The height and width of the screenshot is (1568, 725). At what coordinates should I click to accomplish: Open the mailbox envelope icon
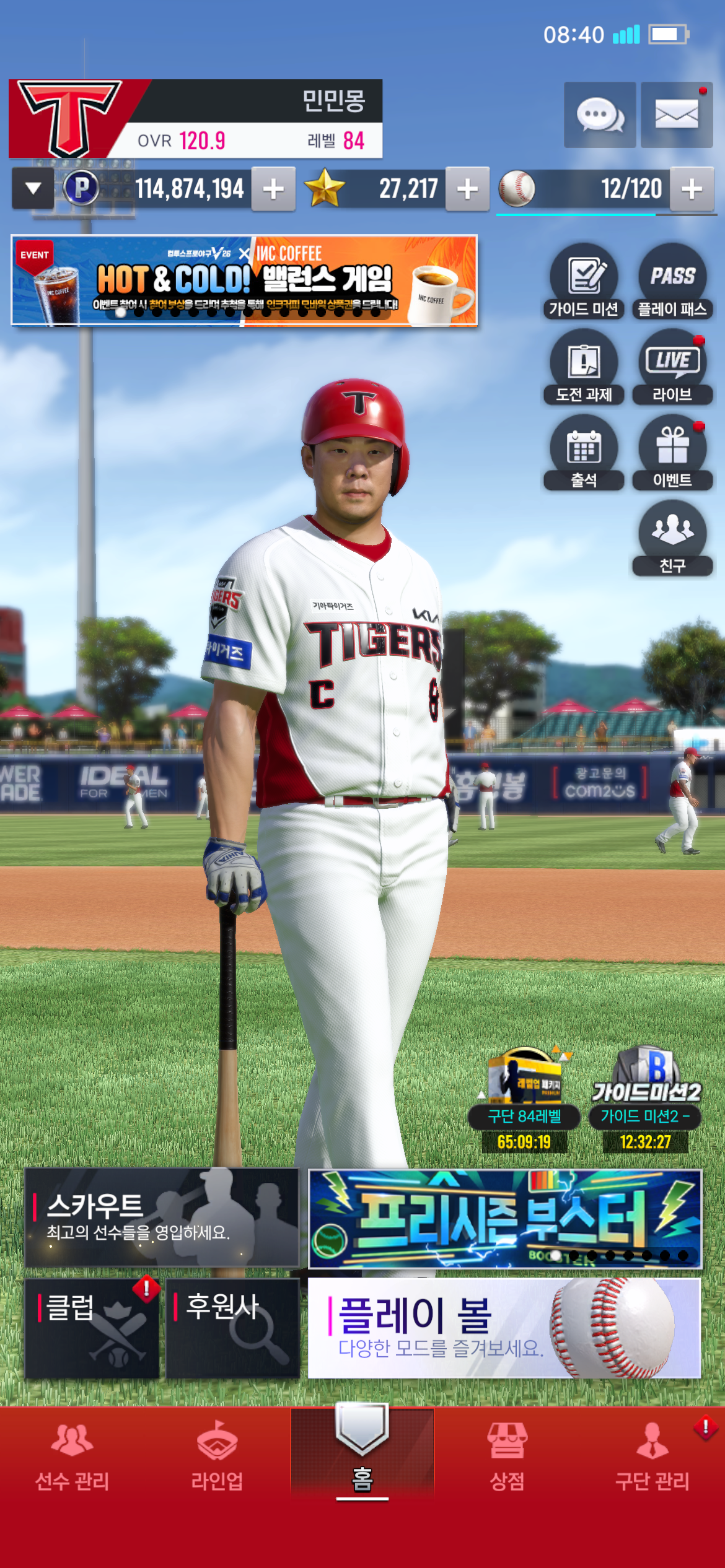[x=676, y=115]
